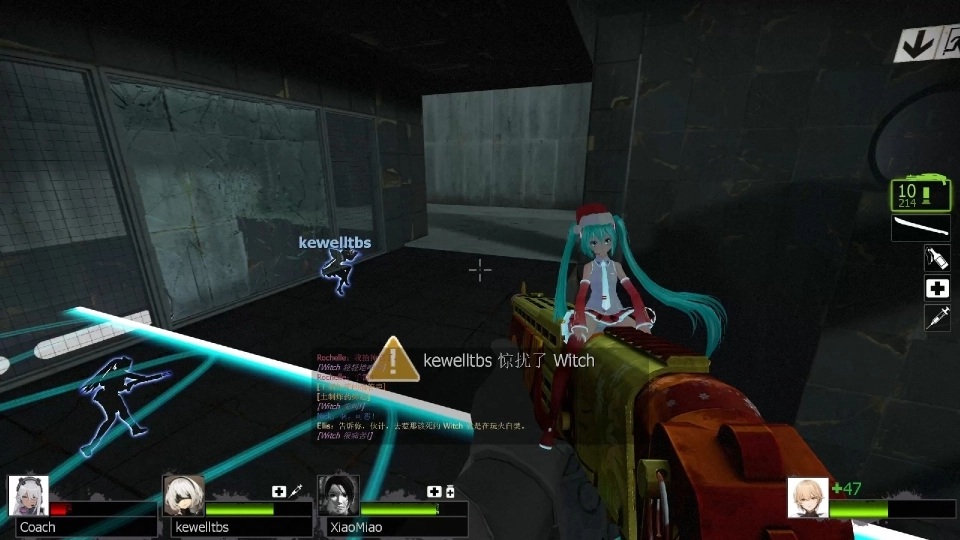Select the primary weapon slot showing shotgun shells
The width and height of the screenshot is (960, 540).
(x=920, y=195)
